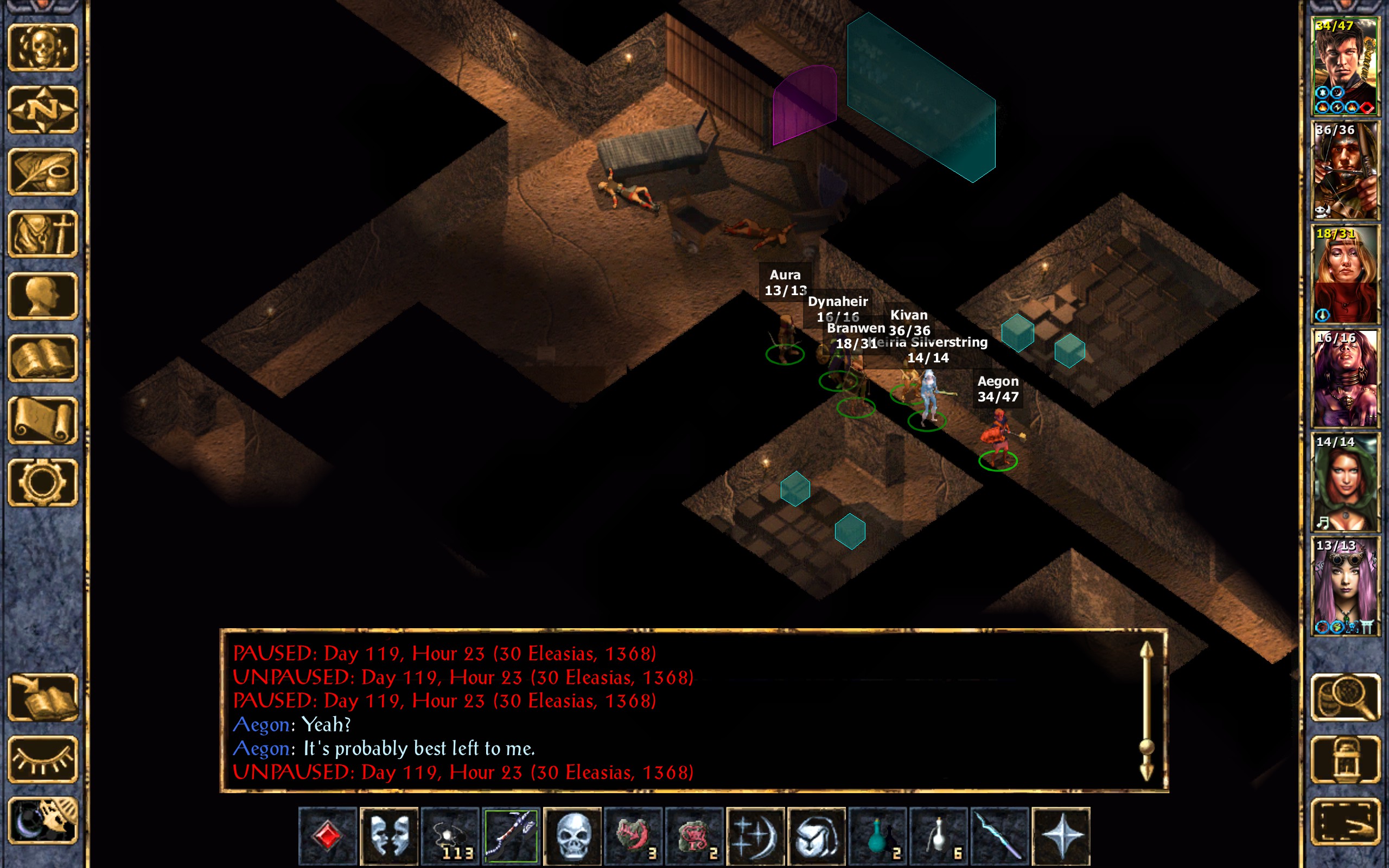The height and width of the screenshot is (868, 1389).
Task: Select Dynaheir's portrait showing 16/16 health
Action: point(1345,379)
